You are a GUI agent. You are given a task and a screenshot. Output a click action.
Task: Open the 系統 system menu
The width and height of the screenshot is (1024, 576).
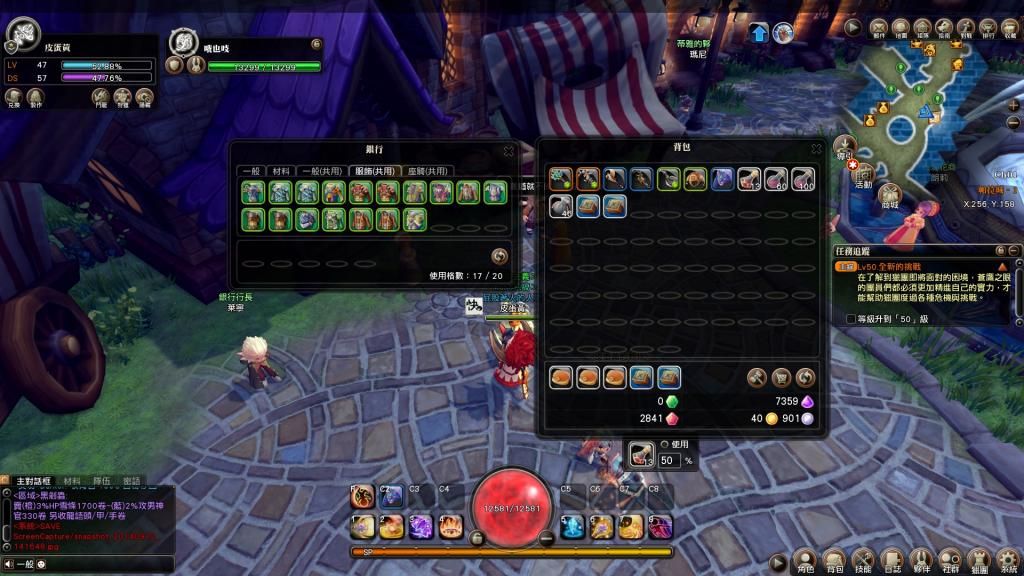(x=1008, y=560)
